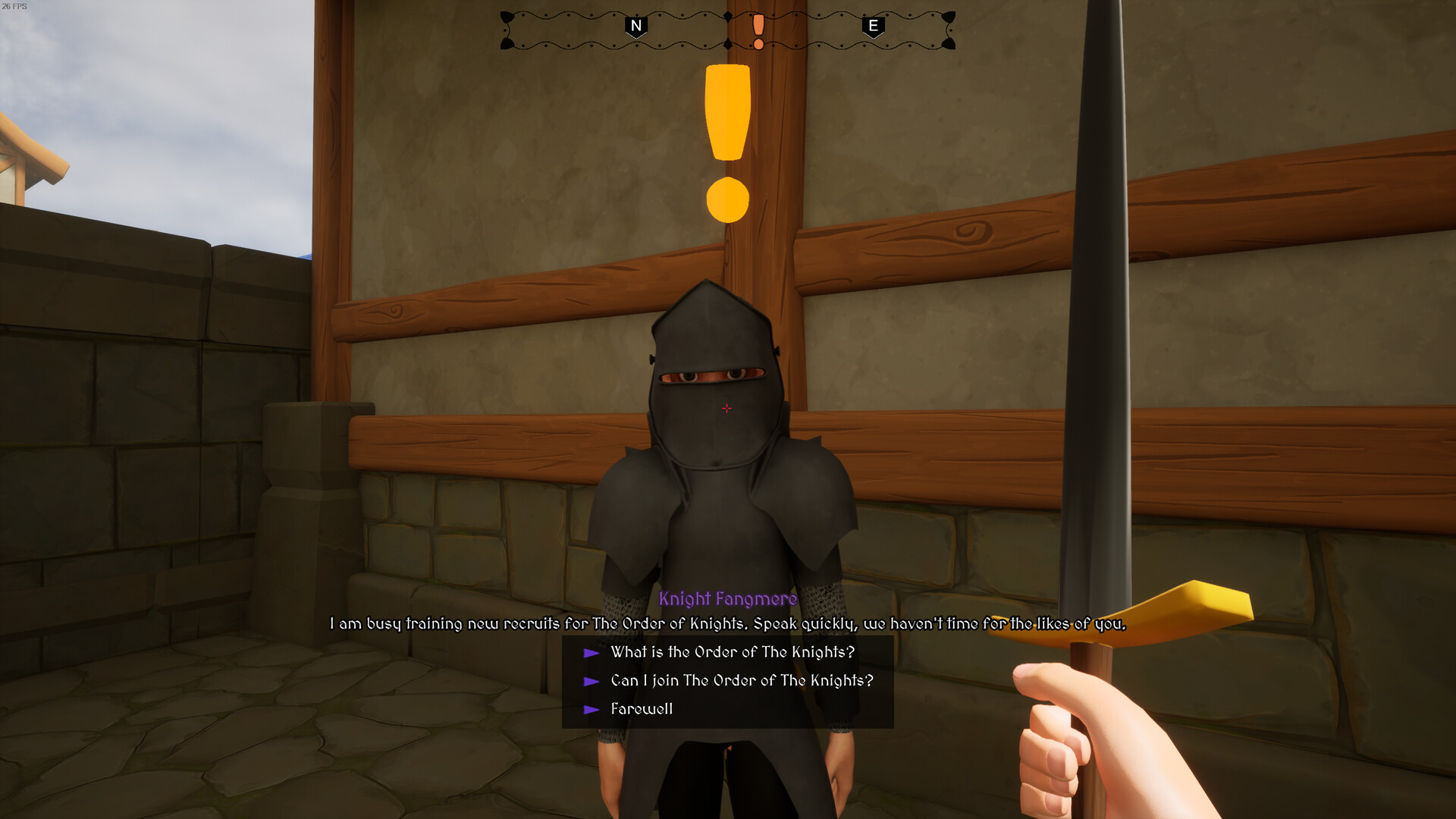Click the red crosshair at screen center

(x=726, y=409)
